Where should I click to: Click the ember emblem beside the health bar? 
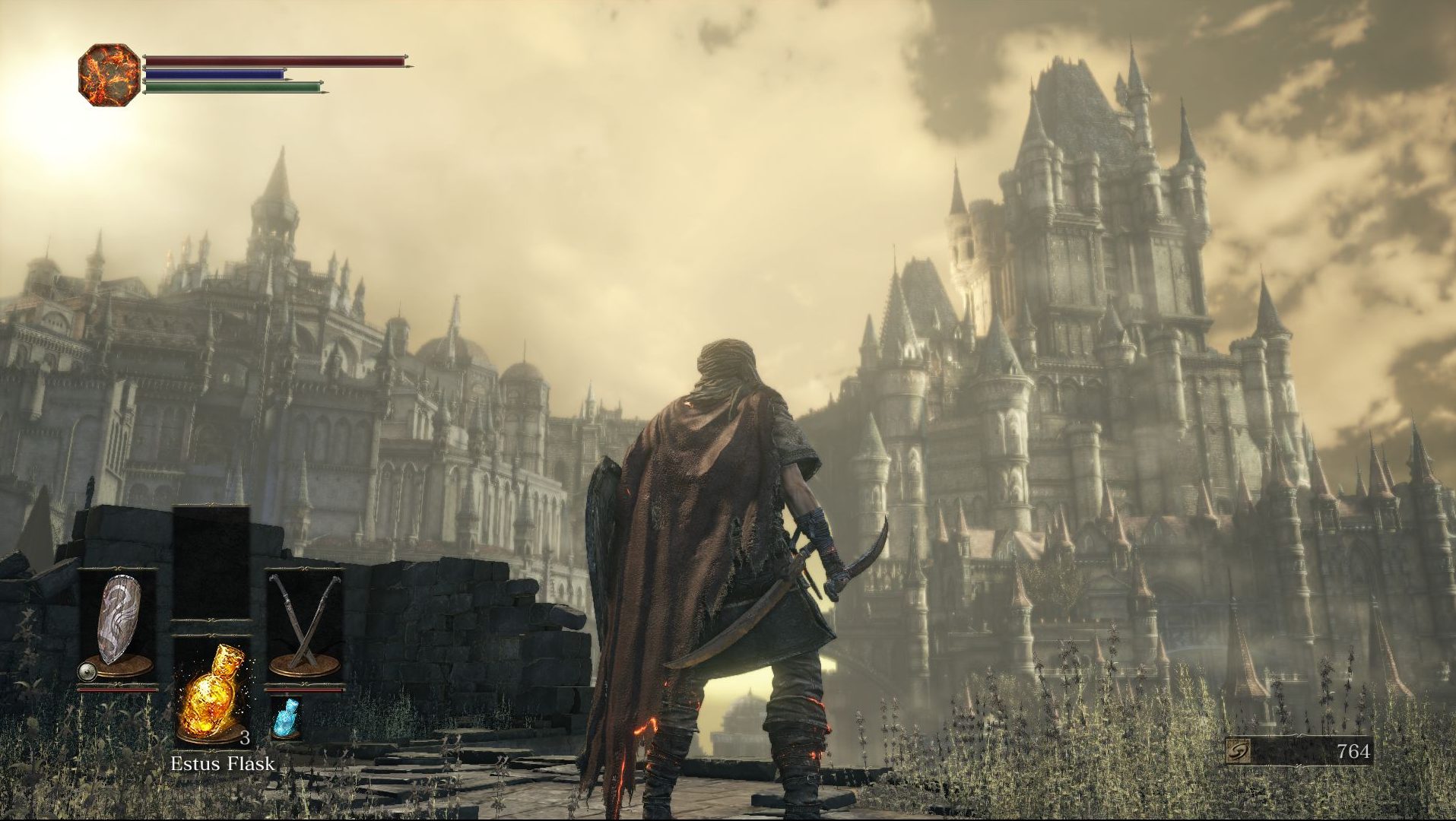click(109, 74)
